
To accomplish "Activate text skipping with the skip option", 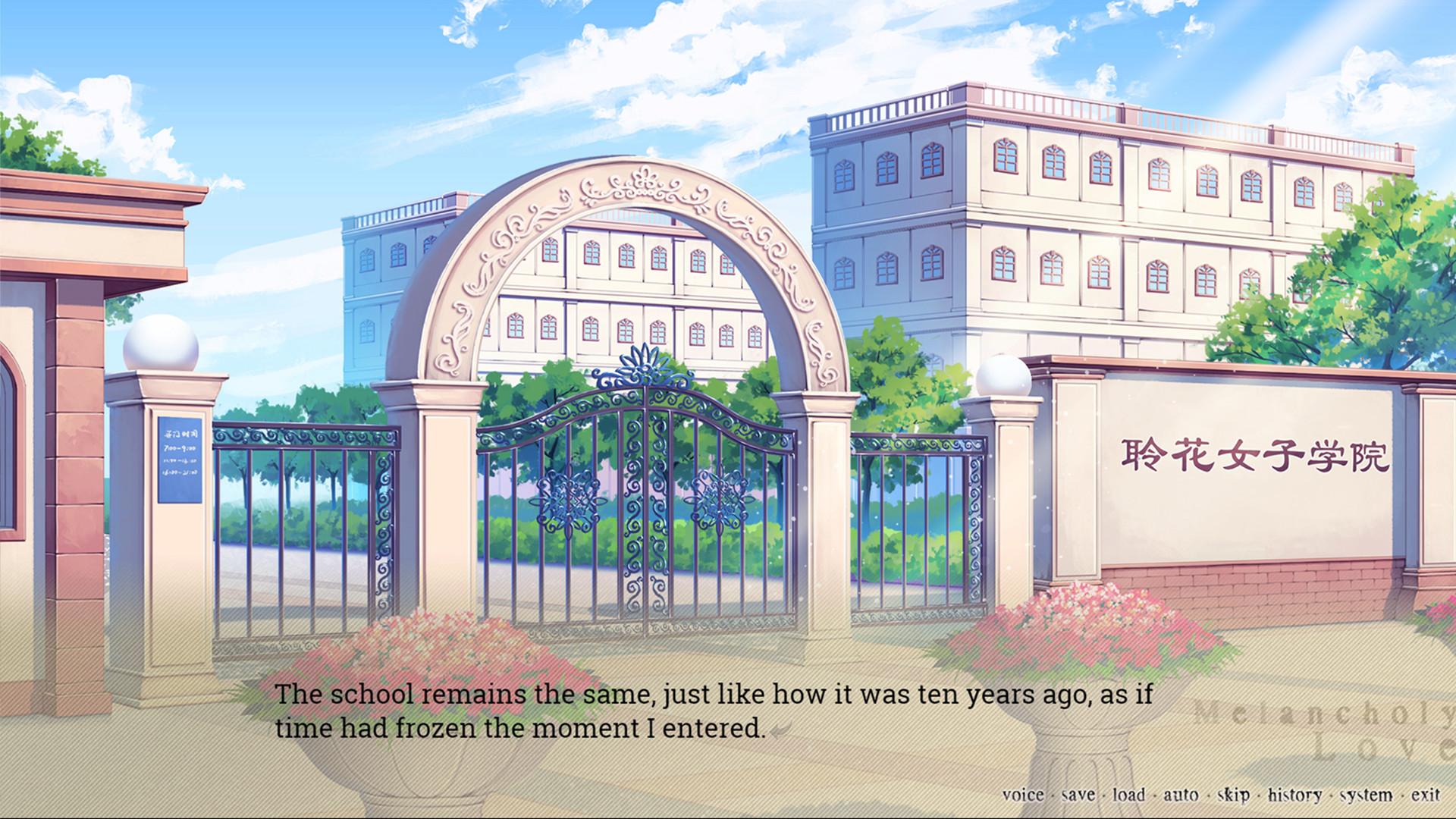I will tap(1233, 794).
